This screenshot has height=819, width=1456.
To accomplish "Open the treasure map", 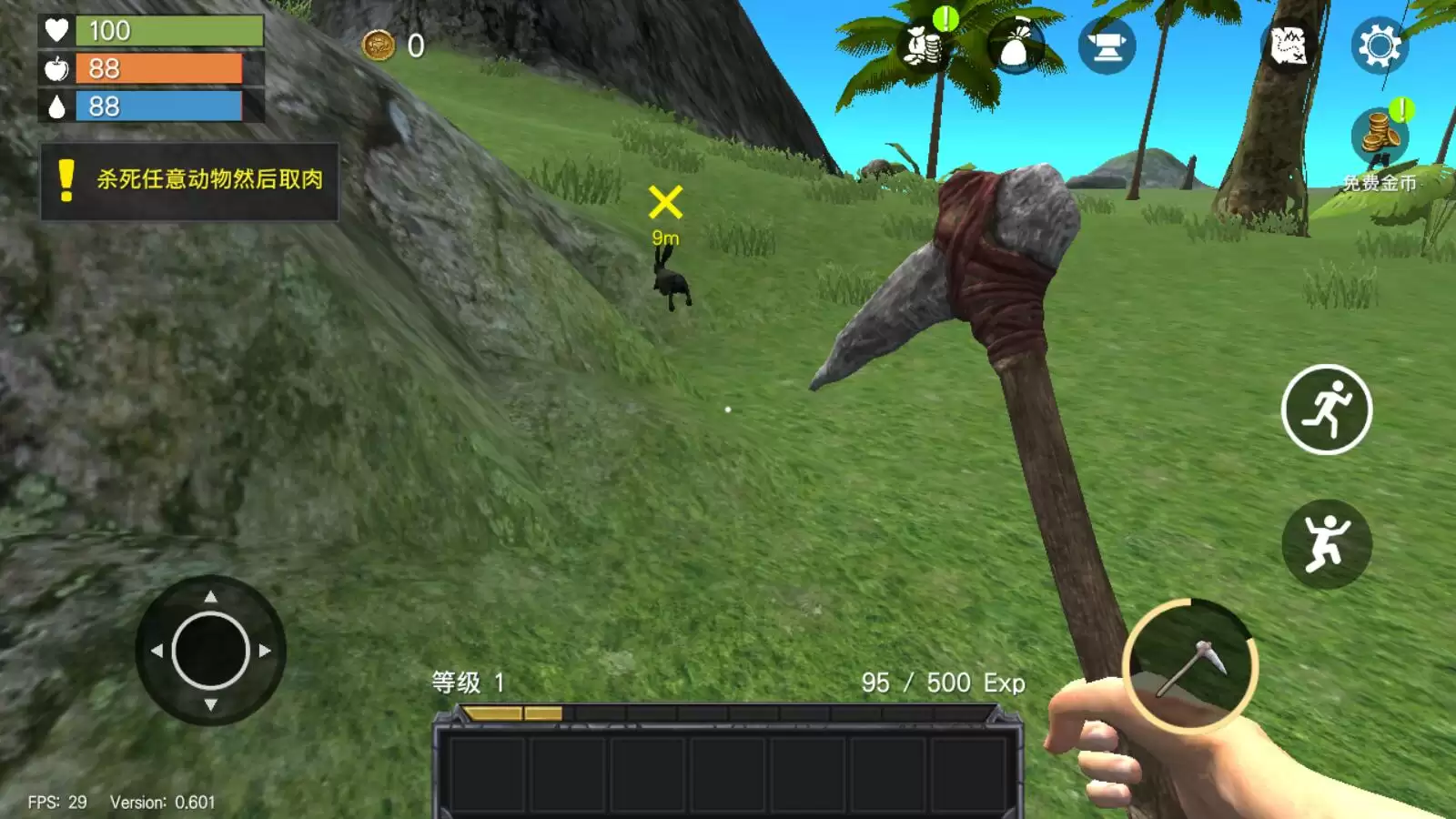I will click(1288, 45).
